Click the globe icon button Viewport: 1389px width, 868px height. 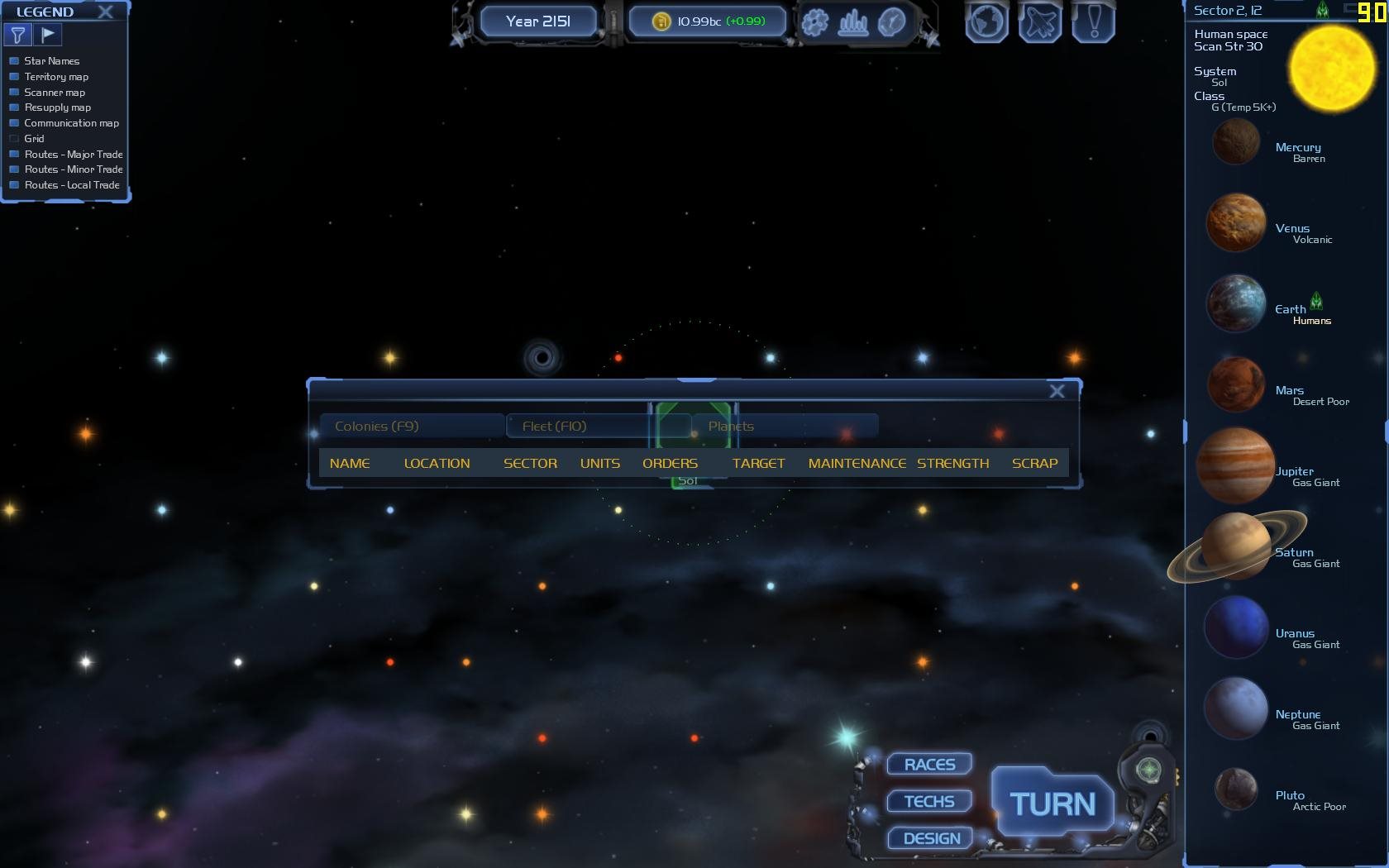coord(986,22)
